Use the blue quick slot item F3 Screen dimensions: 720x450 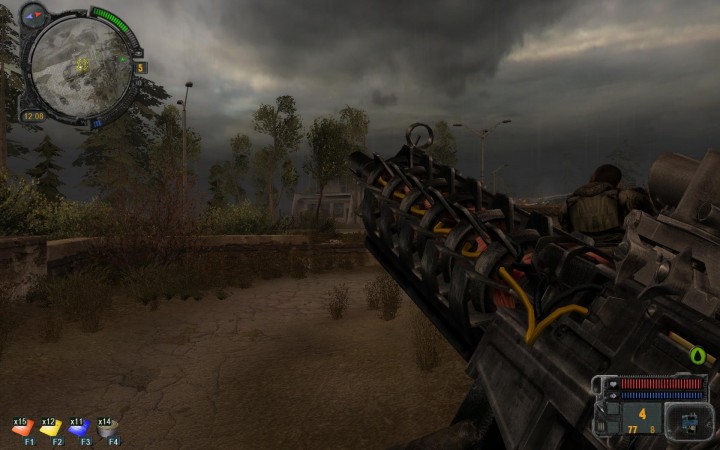pyautogui.click(x=78, y=428)
